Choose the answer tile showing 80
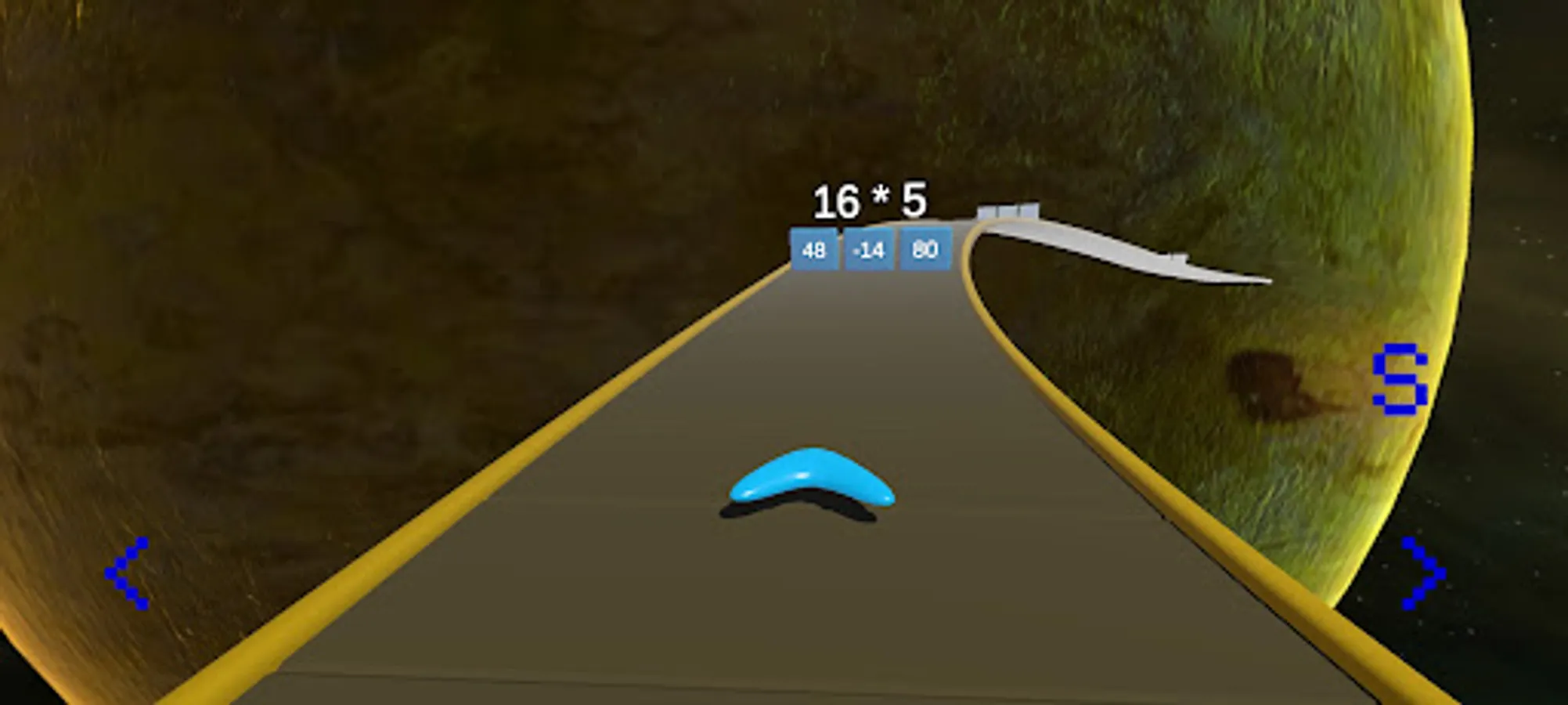 point(925,249)
